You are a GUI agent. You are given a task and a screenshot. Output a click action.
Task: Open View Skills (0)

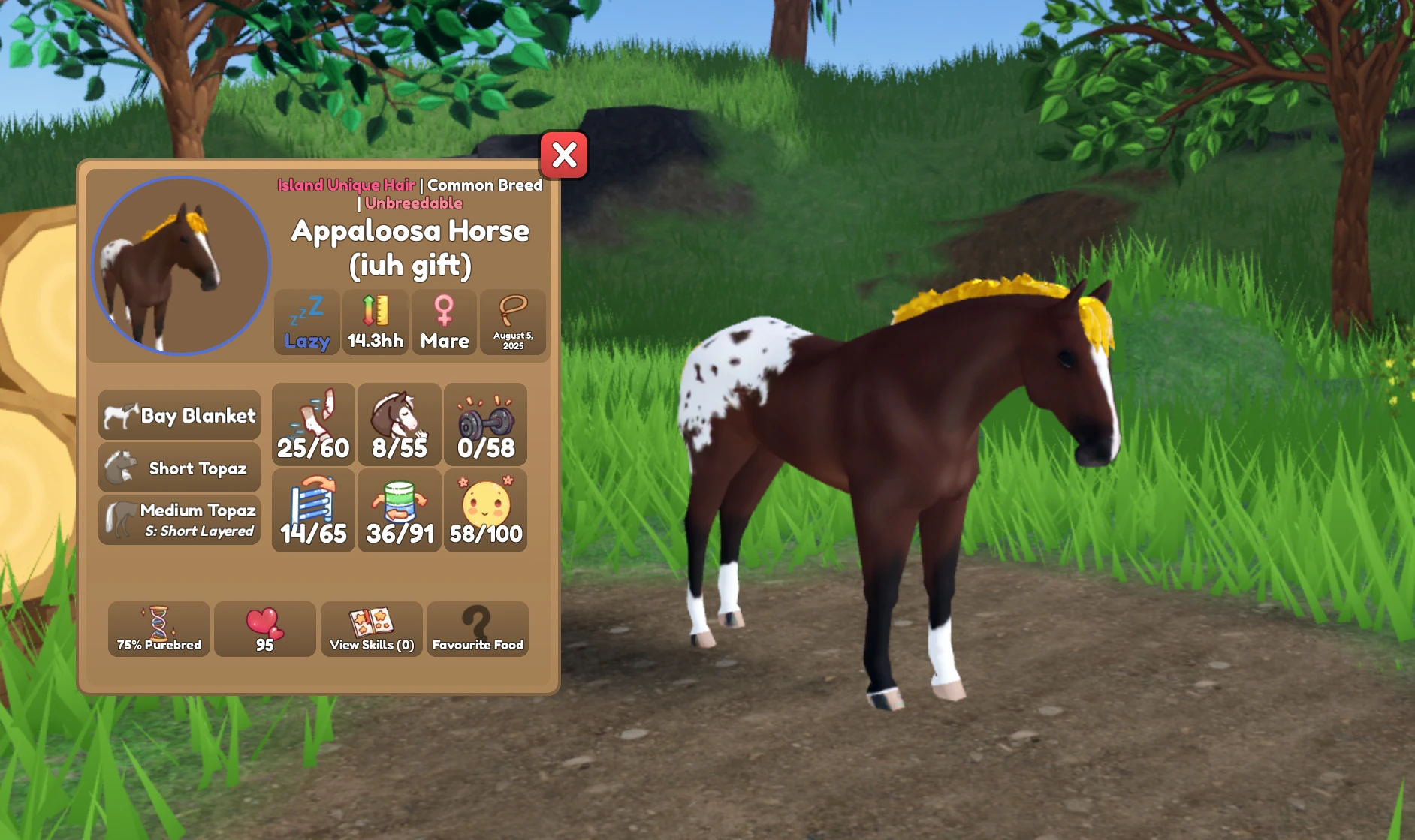click(371, 629)
